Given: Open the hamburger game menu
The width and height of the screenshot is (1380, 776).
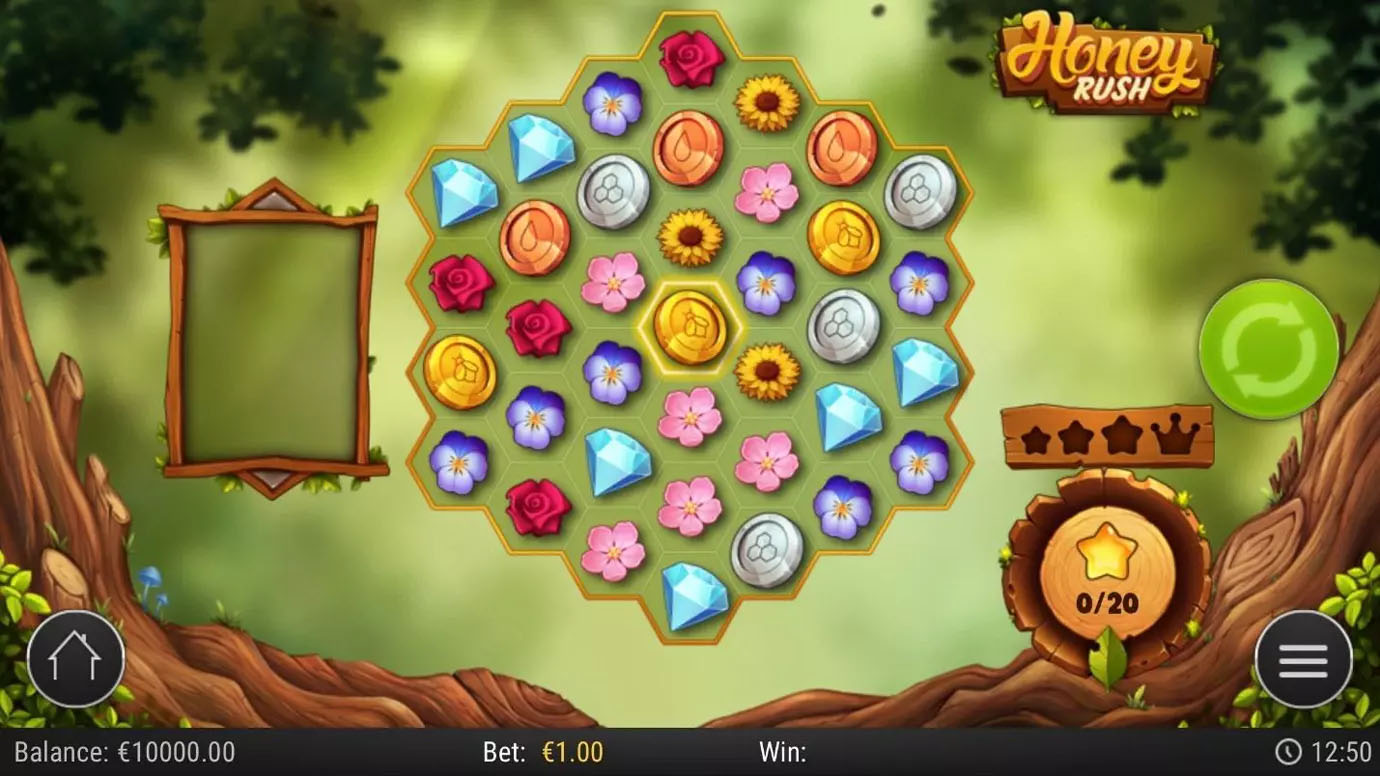Looking at the screenshot, I should point(1303,659).
